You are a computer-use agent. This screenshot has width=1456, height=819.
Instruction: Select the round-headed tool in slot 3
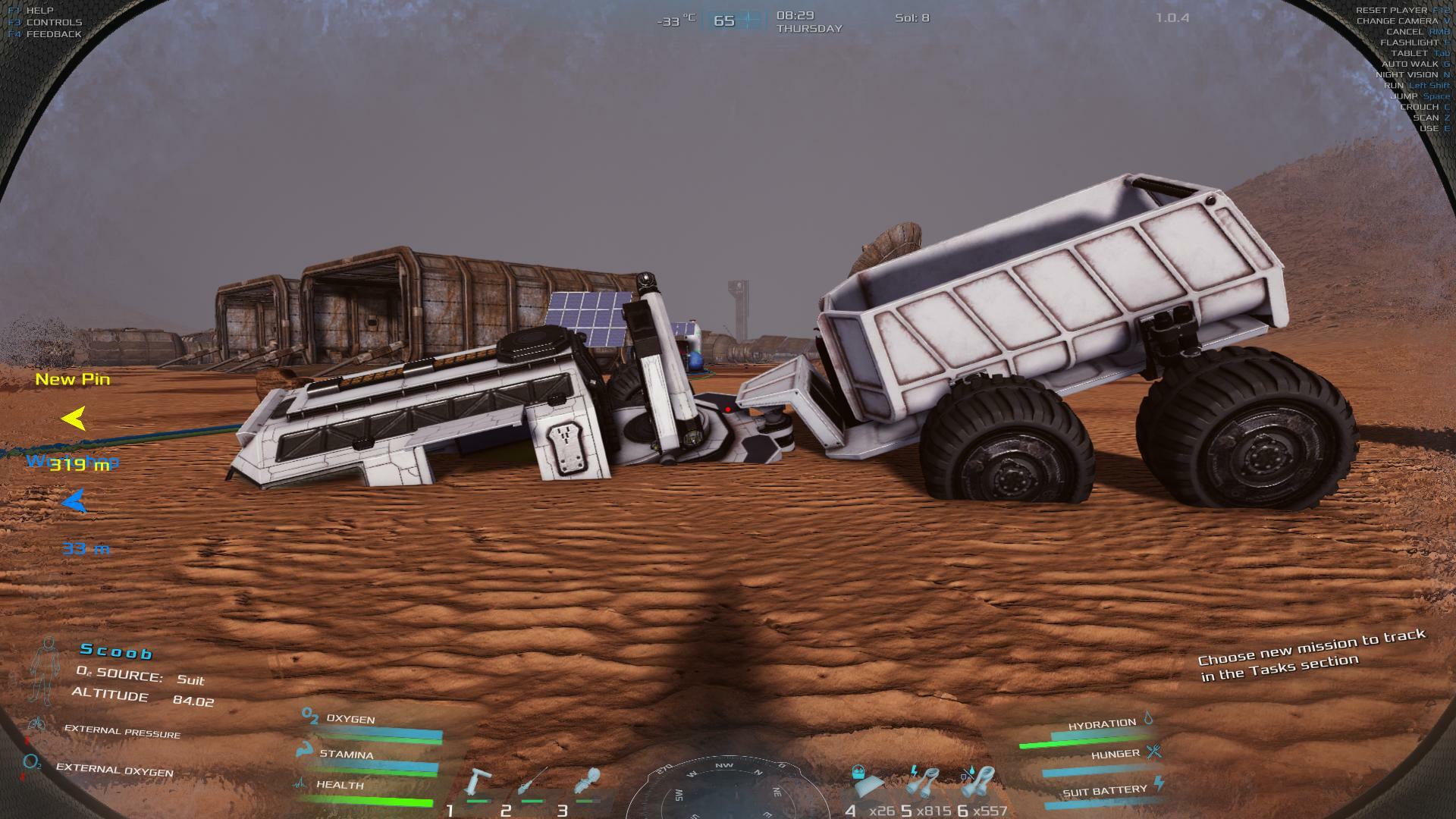[x=588, y=783]
